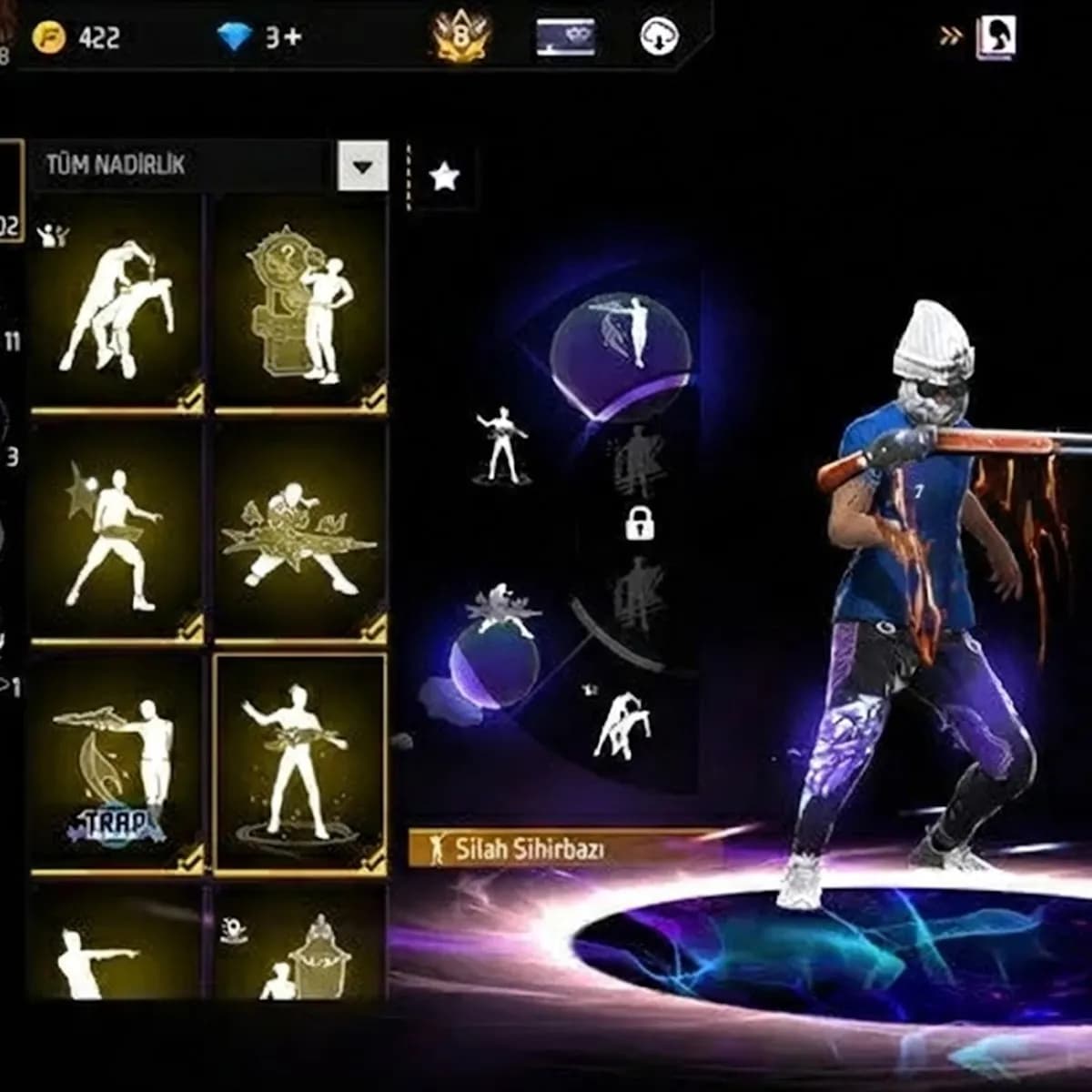The image size is (1092, 1092).
Task: Select the TRAP emote tile
Action: pos(116,764)
